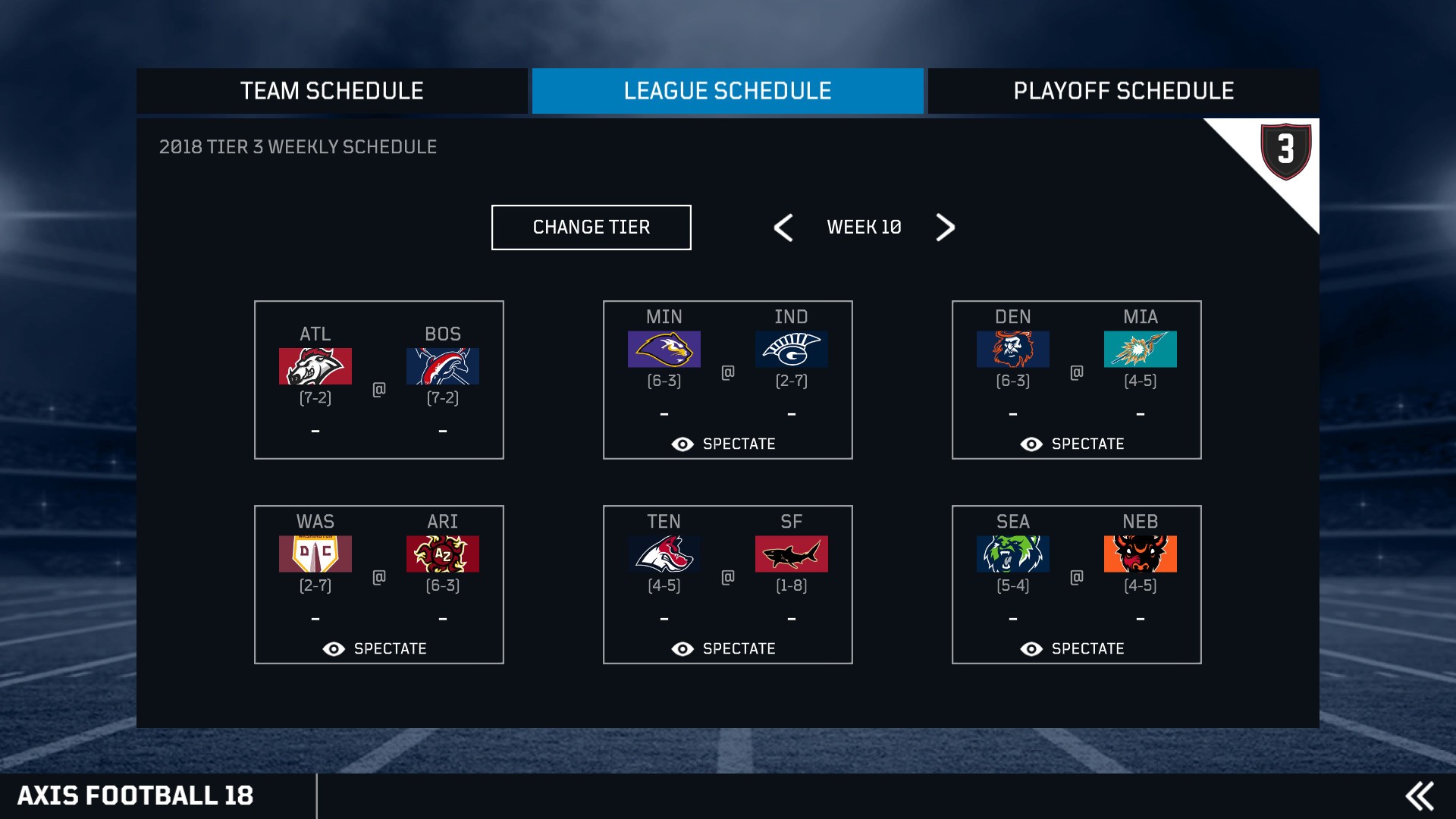Click the SEA lion logo
The image size is (1456, 819).
pos(1012,554)
